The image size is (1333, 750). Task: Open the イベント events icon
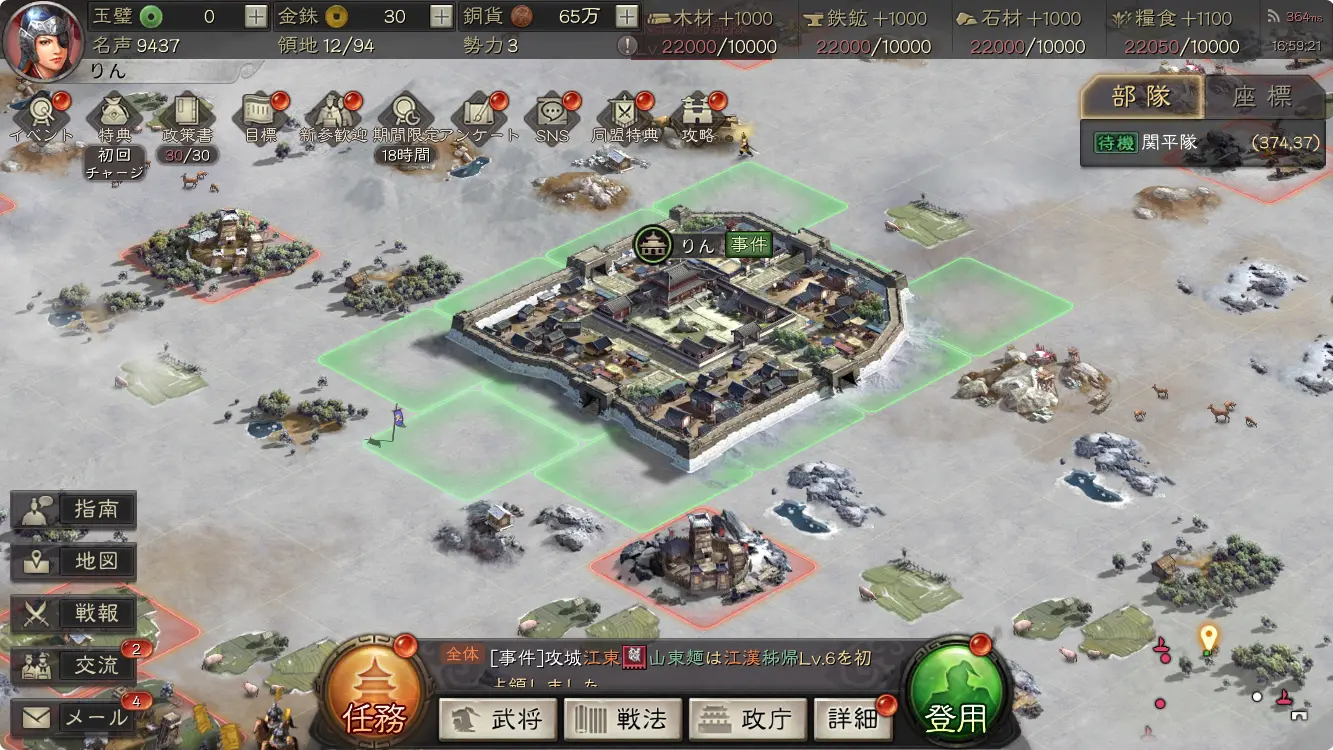42,116
